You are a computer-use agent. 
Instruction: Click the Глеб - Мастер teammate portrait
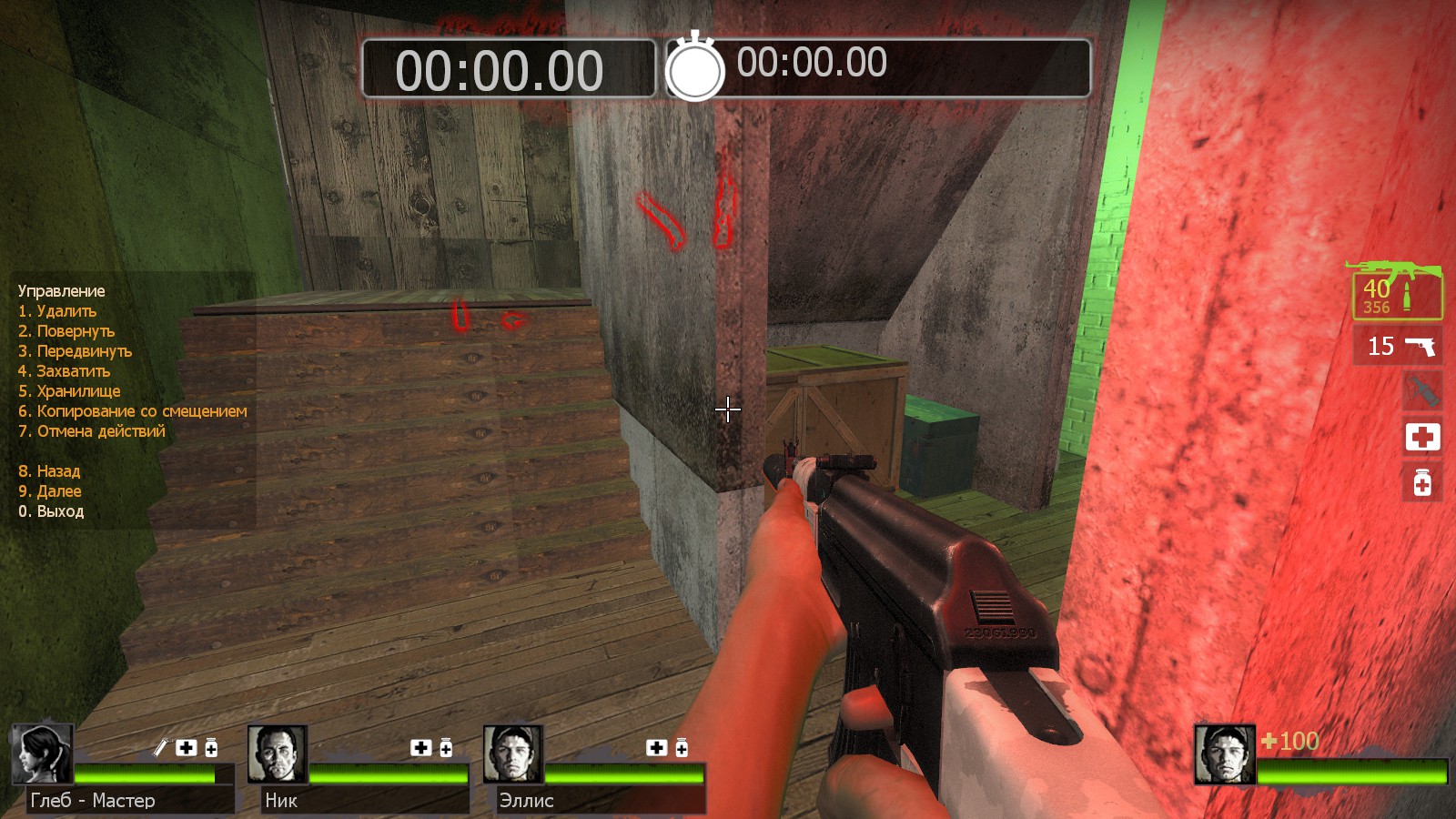42,754
